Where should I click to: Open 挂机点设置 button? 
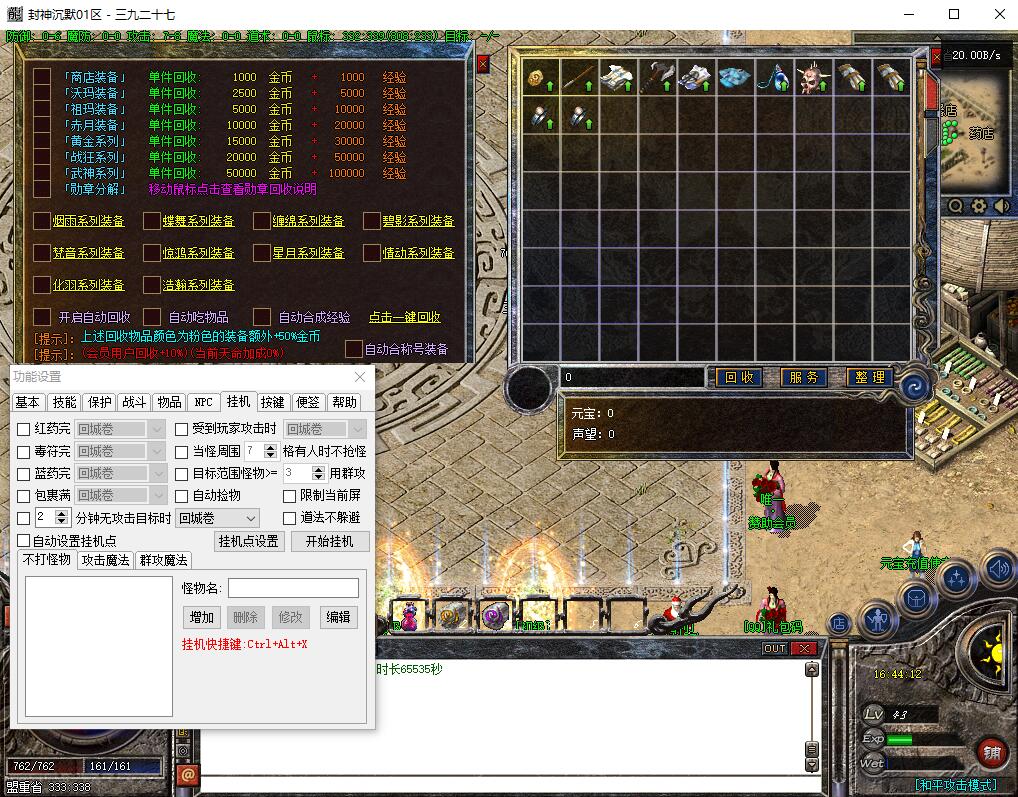click(248, 541)
